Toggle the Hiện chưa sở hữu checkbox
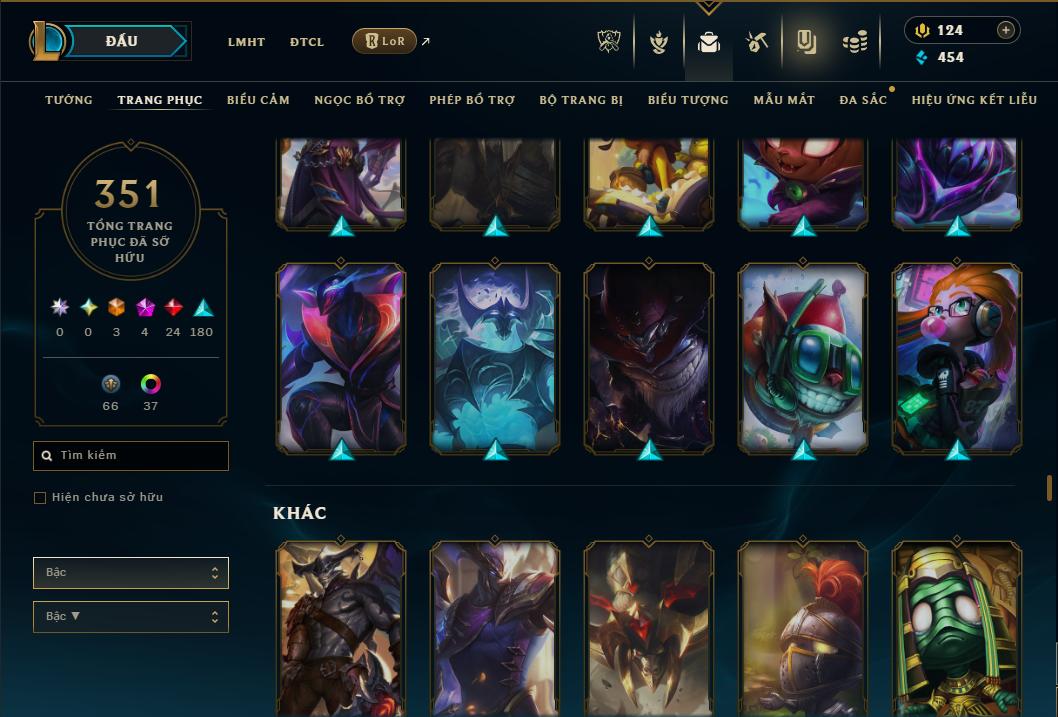This screenshot has height=717, width=1058. tap(40, 498)
